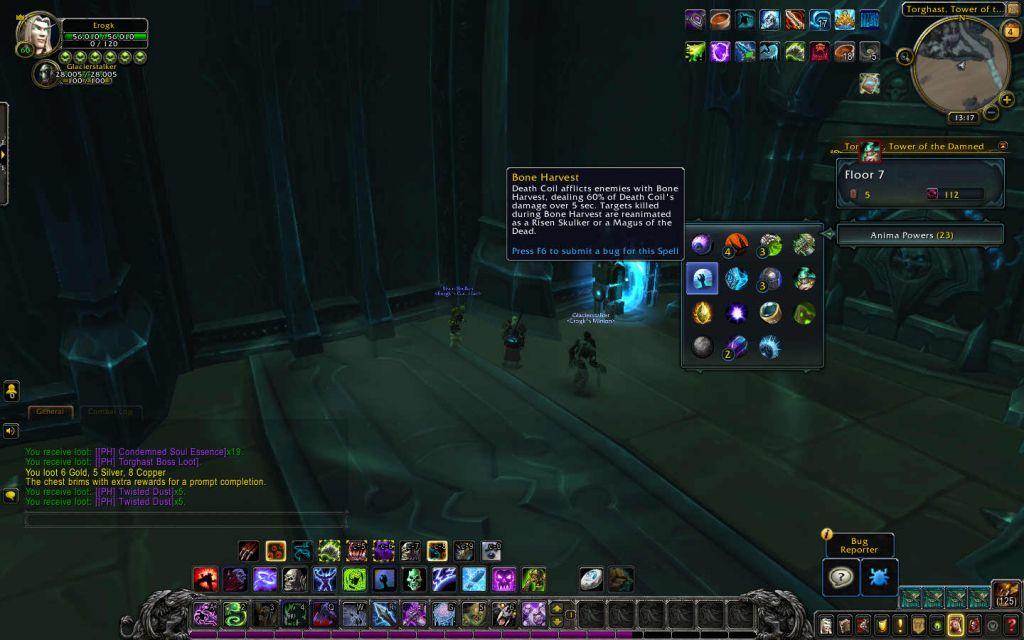Open the feedback speech bubble with question mark
The height and width of the screenshot is (640, 1024).
click(841, 578)
